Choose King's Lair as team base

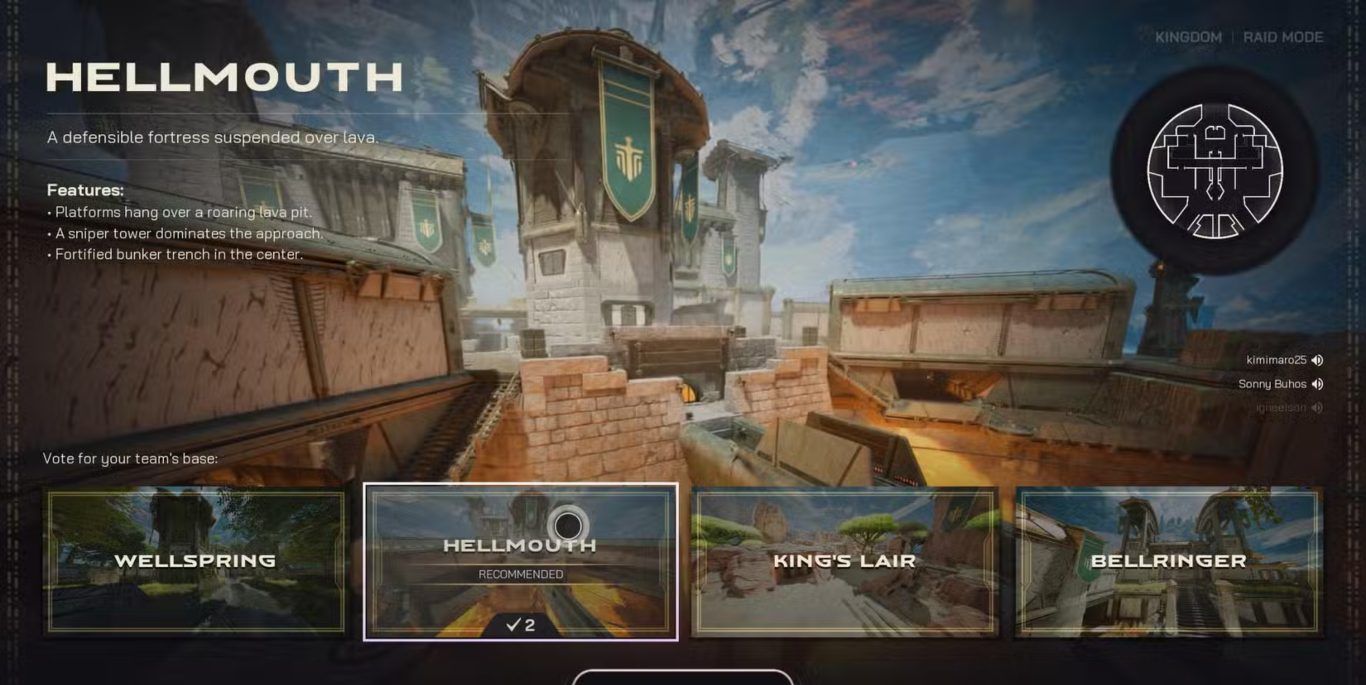pos(844,561)
